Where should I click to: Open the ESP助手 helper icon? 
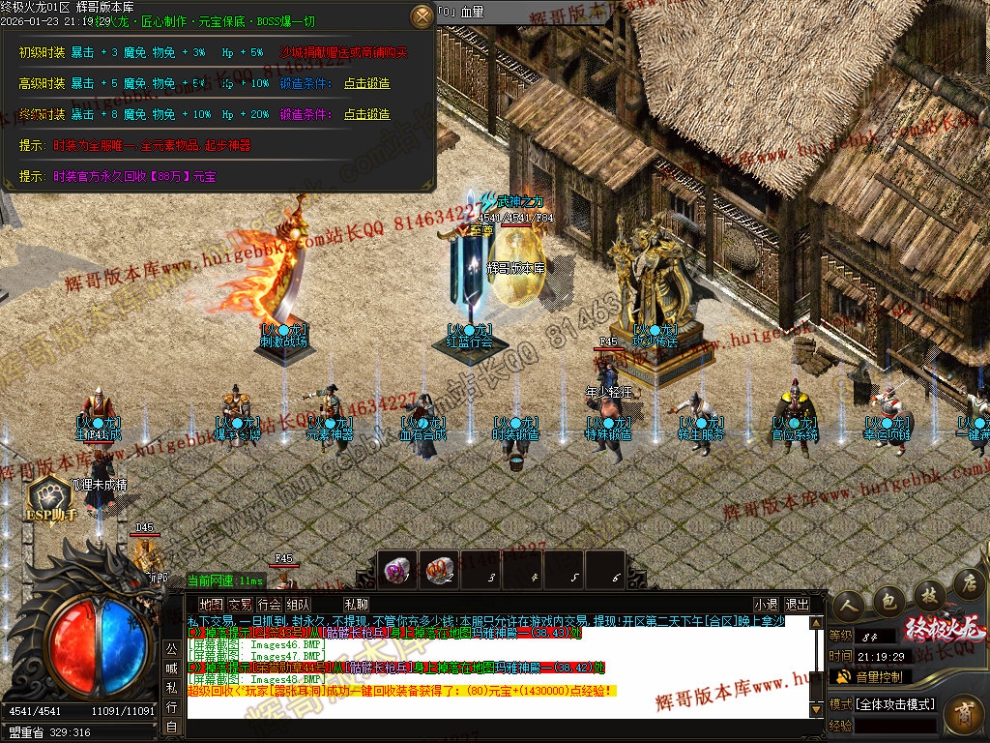coord(50,499)
